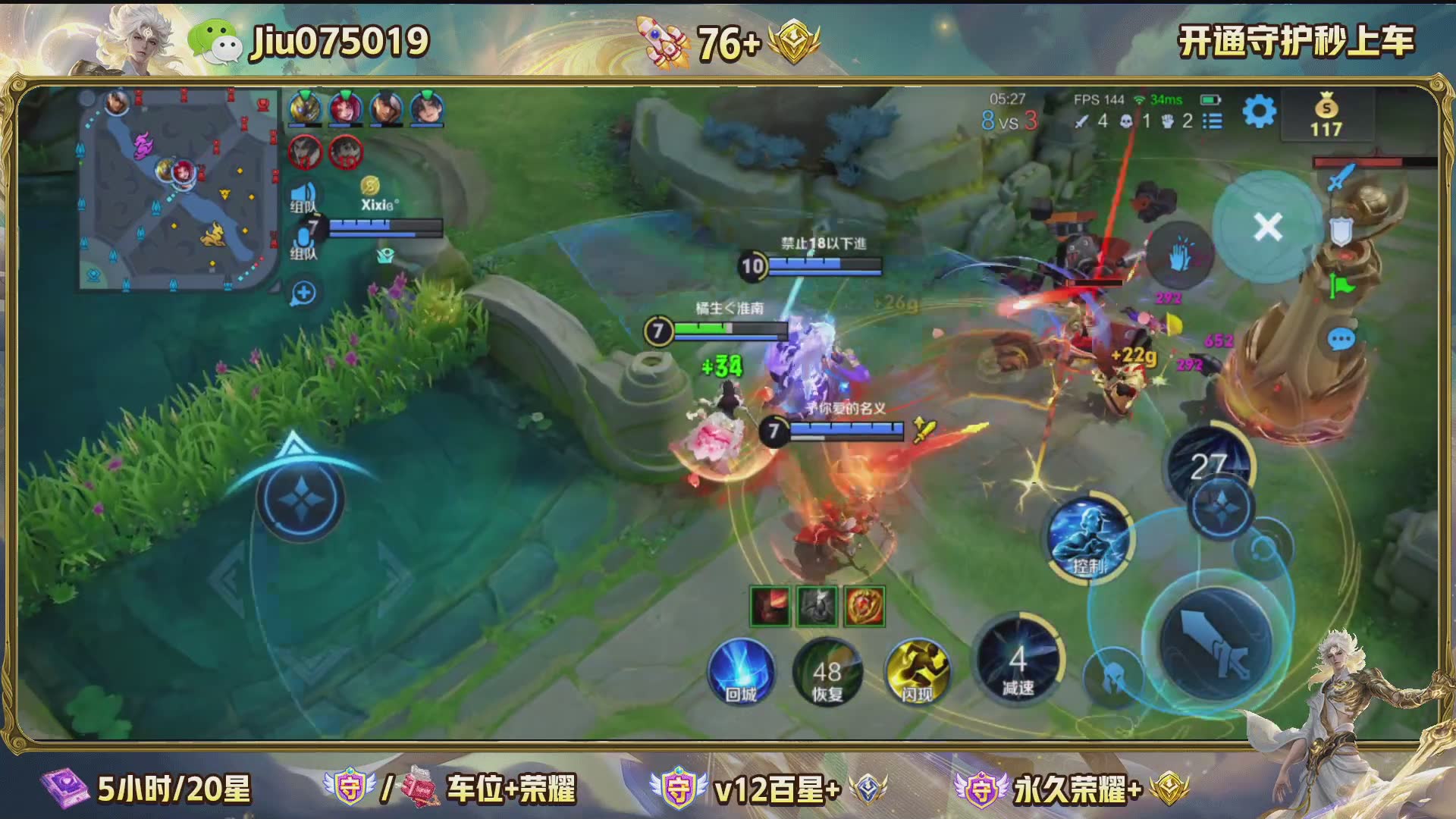Select the golden round equipment item
The height and width of the screenshot is (819, 1456).
click(x=864, y=607)
